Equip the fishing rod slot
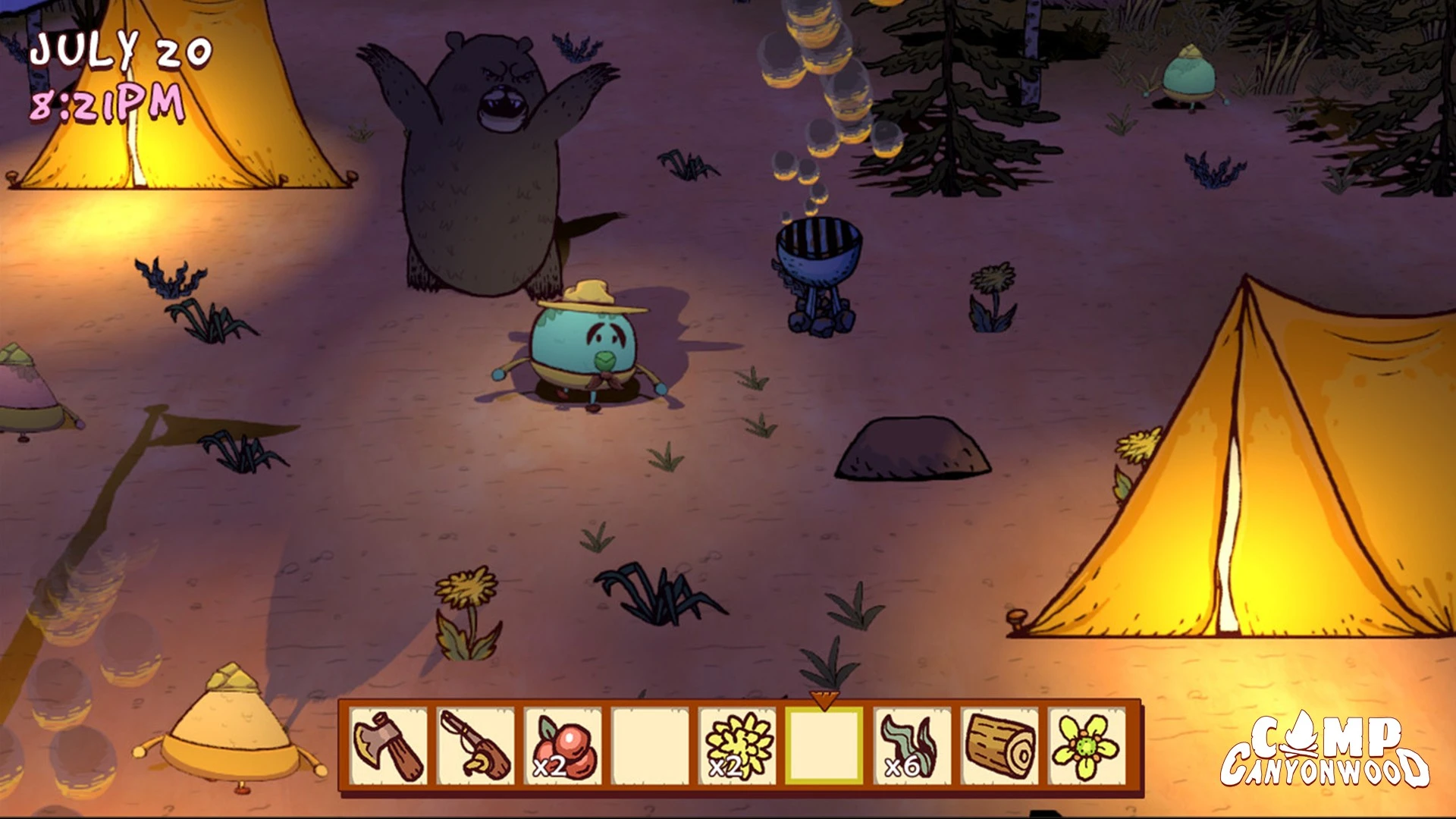This screenshot has width=1456, height=819. tap(476, 746)
